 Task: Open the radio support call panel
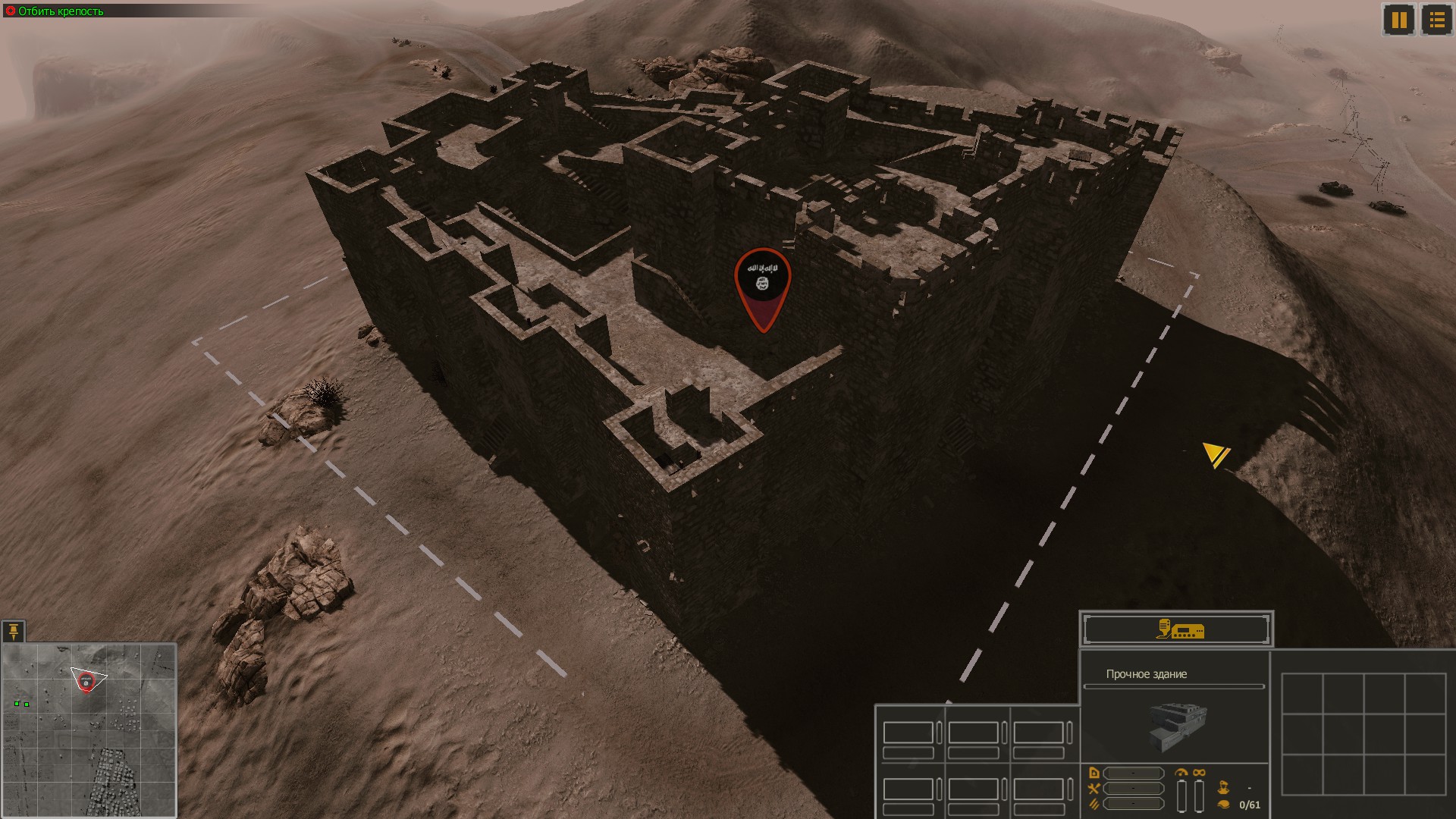click(1177, 630)
